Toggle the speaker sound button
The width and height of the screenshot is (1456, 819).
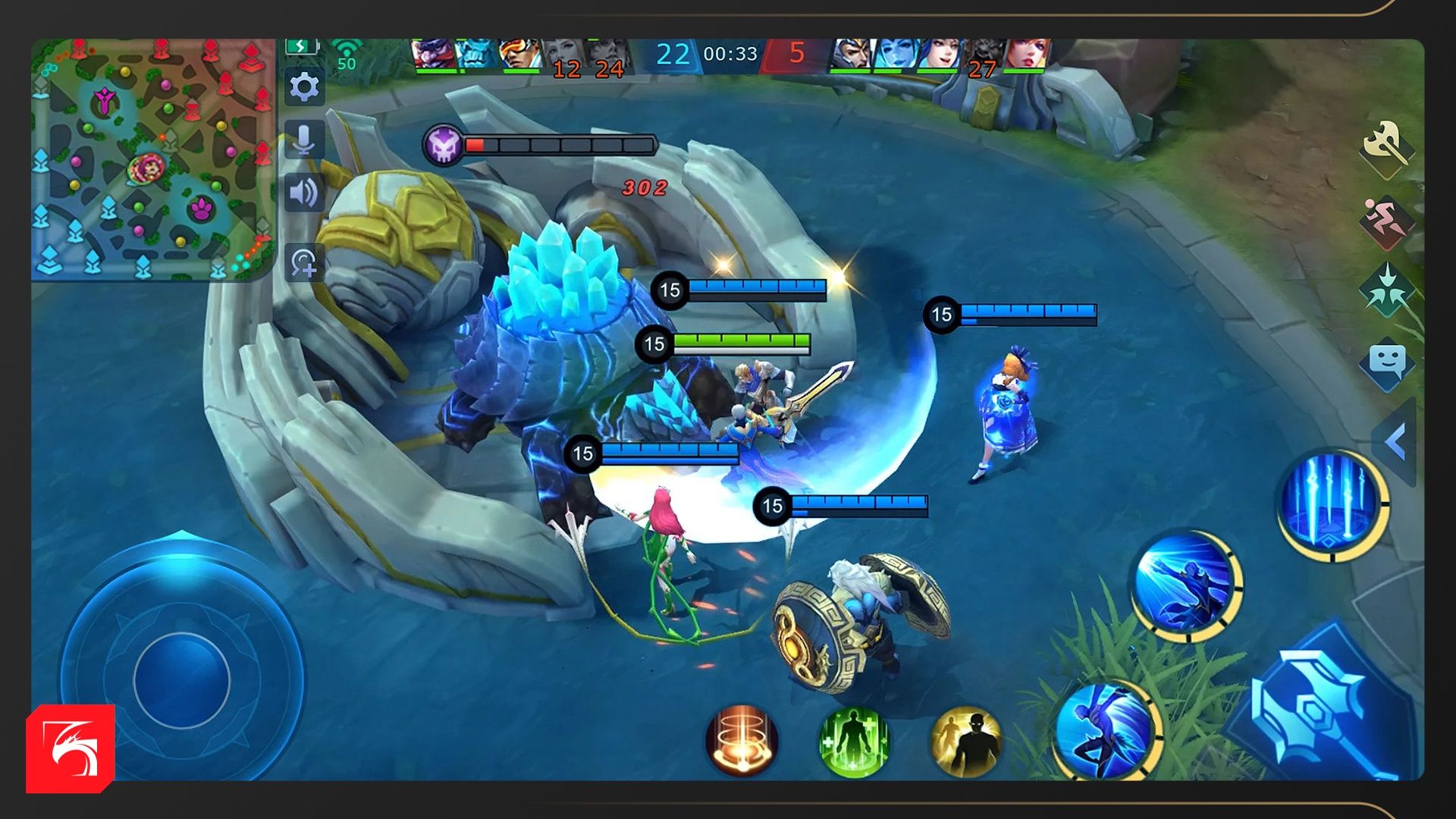[304, 193]
